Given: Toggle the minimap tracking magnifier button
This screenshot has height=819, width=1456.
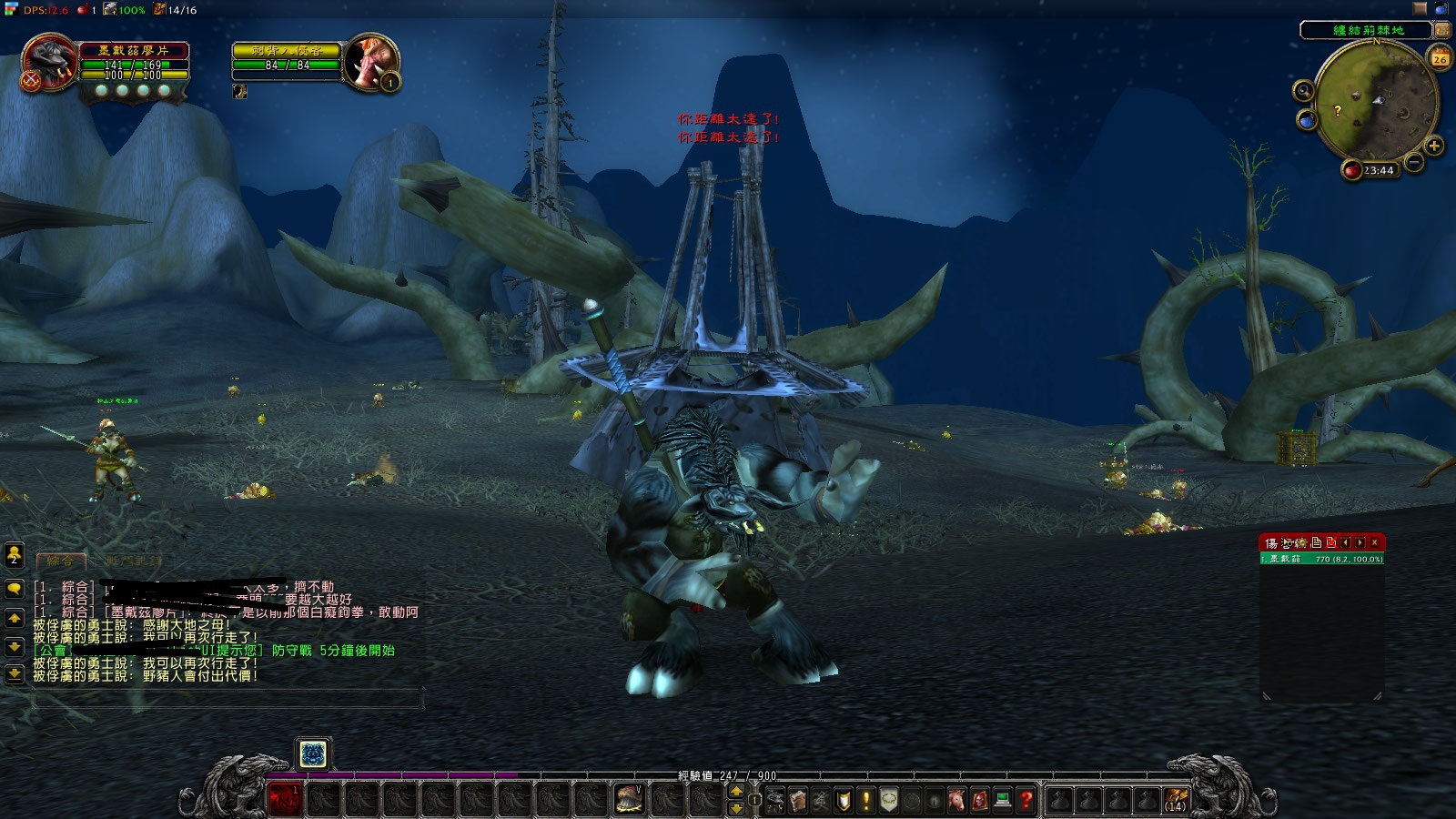Looking at the screenshot, I should point(1304,90).
